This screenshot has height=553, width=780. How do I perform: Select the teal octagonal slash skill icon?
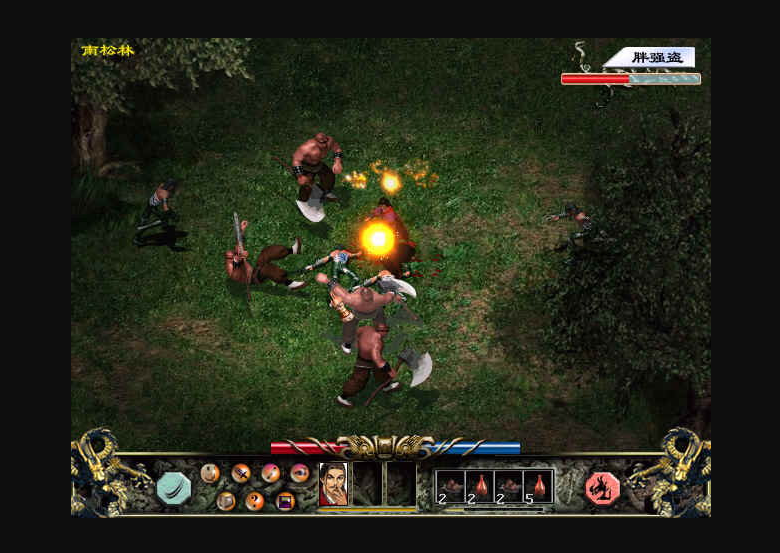coord(173,488)
